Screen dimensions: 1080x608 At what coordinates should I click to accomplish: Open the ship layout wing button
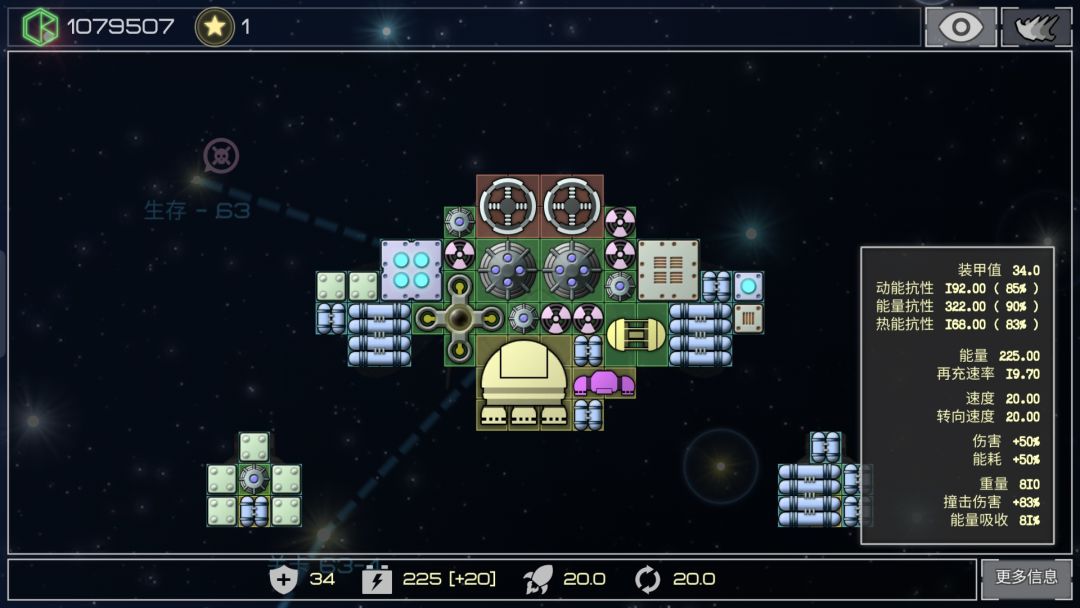[x=1036, y=27]
